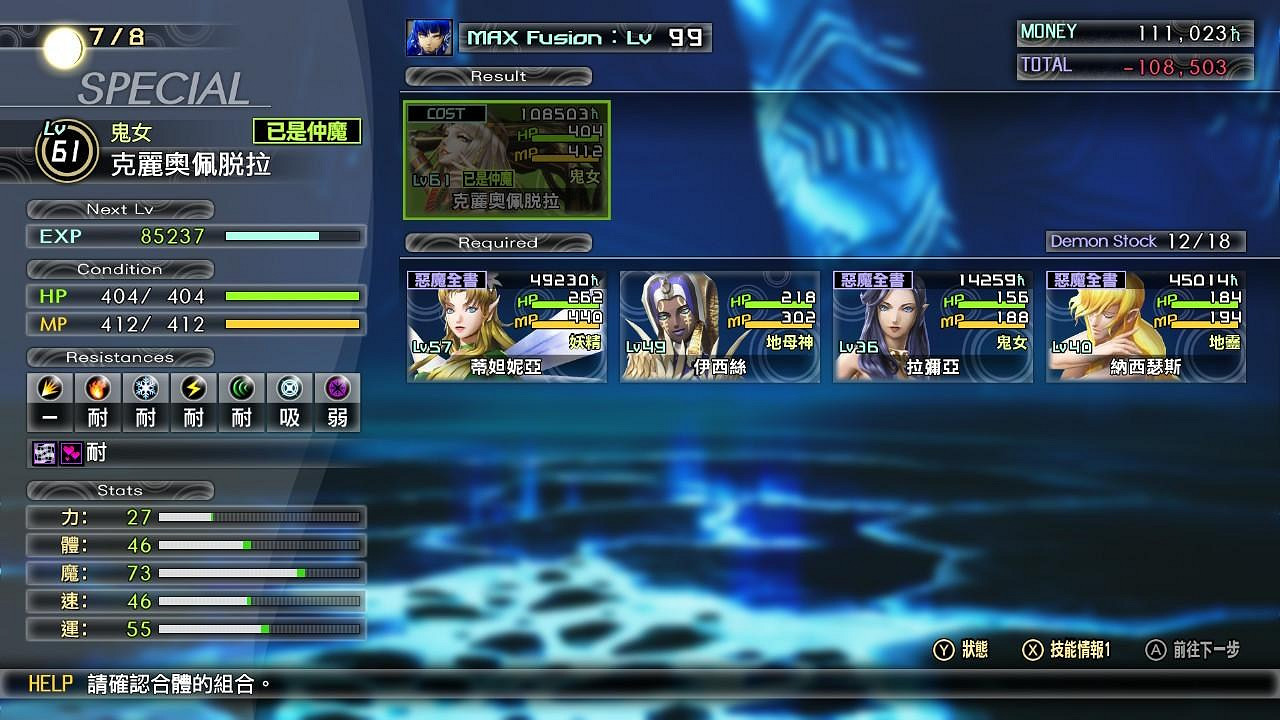Select 伊西絲 the 地母神 demon card
This screenshot has height=720, width=1280.
[719, 325]
